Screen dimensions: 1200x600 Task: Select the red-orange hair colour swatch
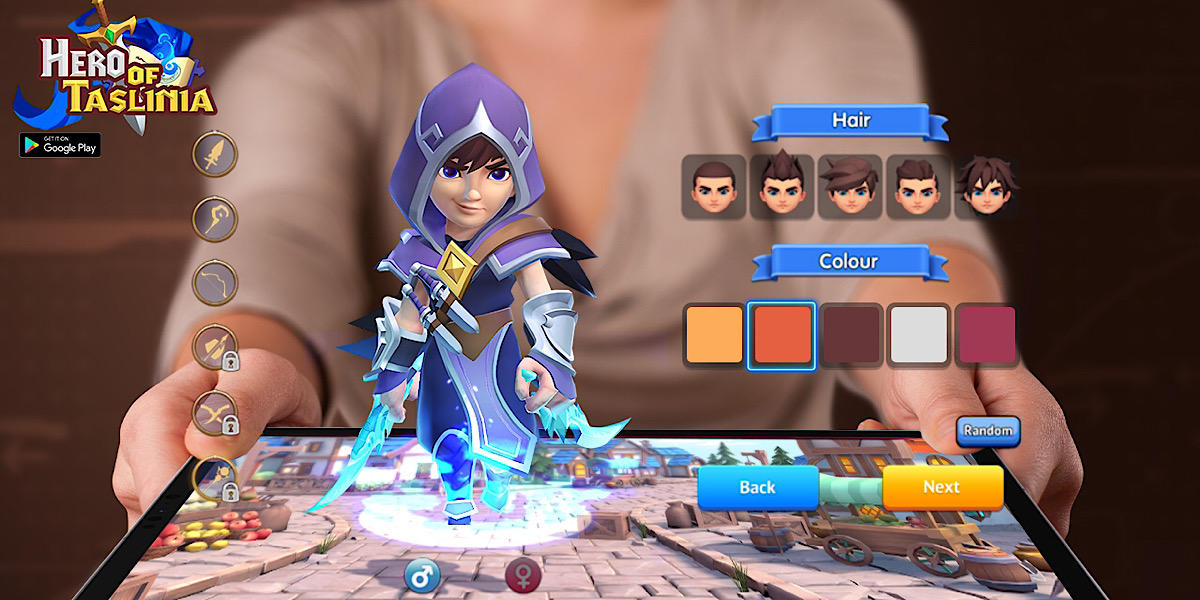(x=781, y=334)
